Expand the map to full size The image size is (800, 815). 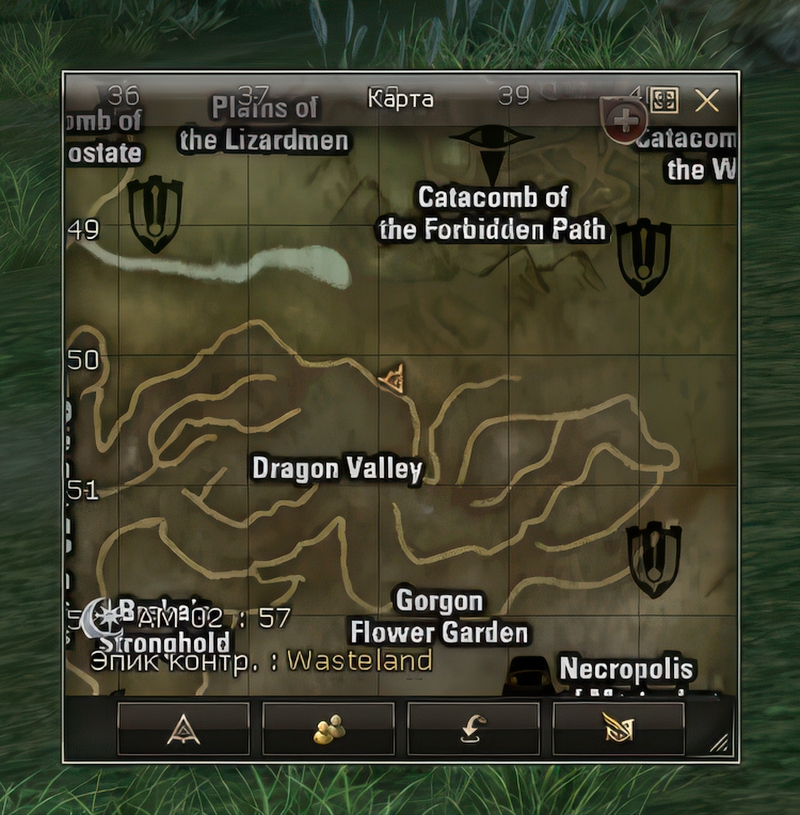click(x=665, y=100)
